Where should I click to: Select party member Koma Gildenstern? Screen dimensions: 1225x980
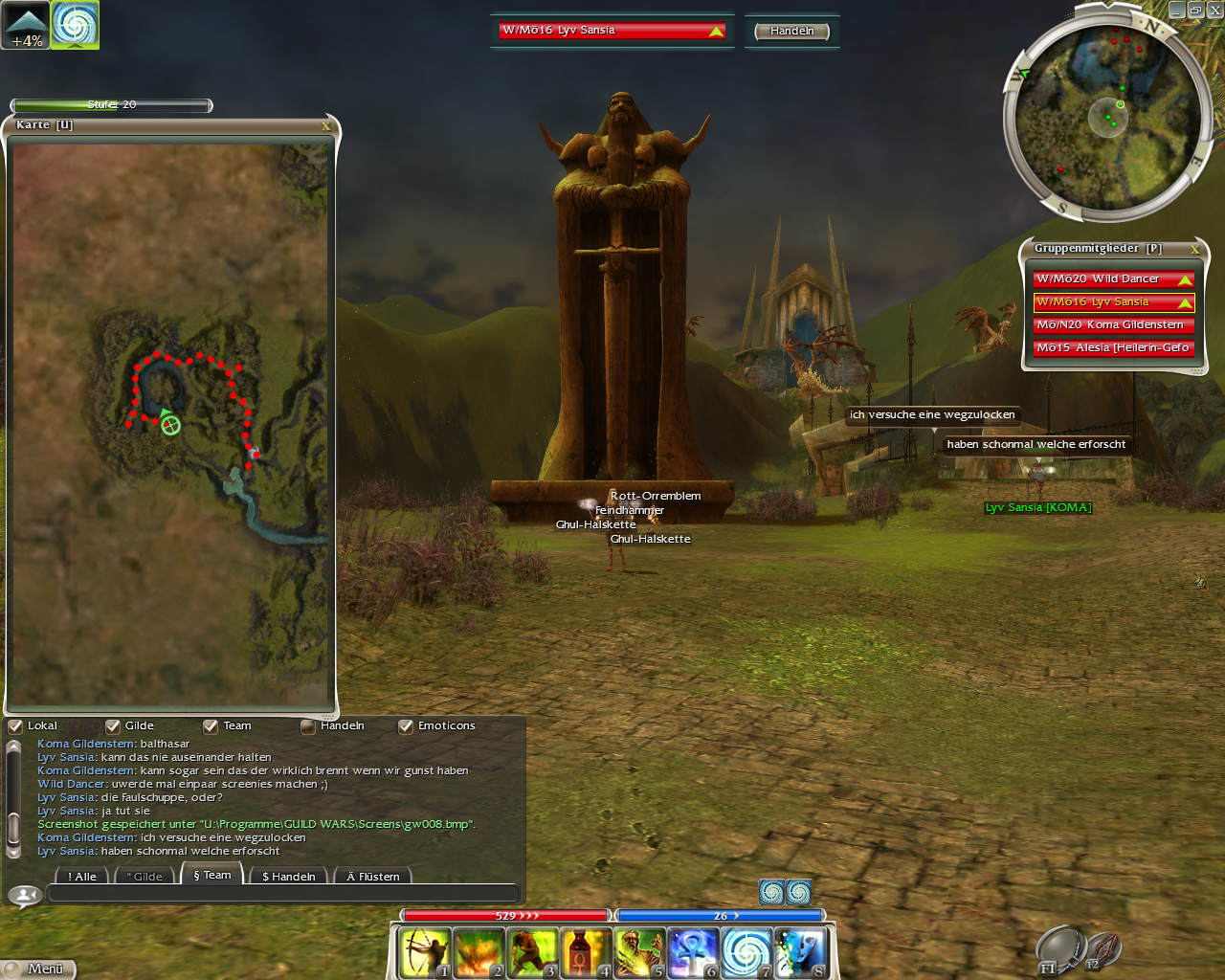pos(1113,325)
